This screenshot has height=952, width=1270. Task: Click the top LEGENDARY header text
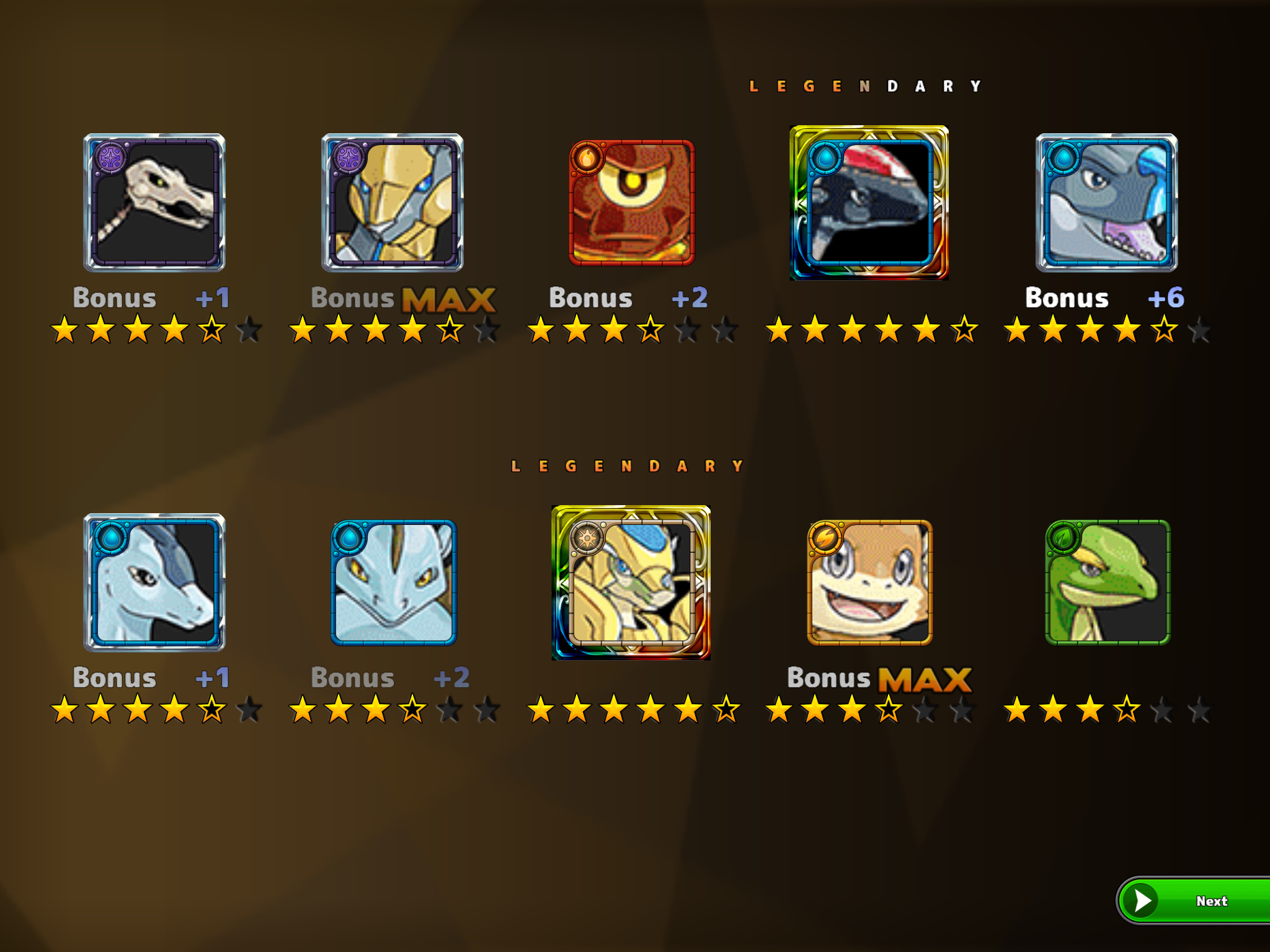(x=866, y=84)
